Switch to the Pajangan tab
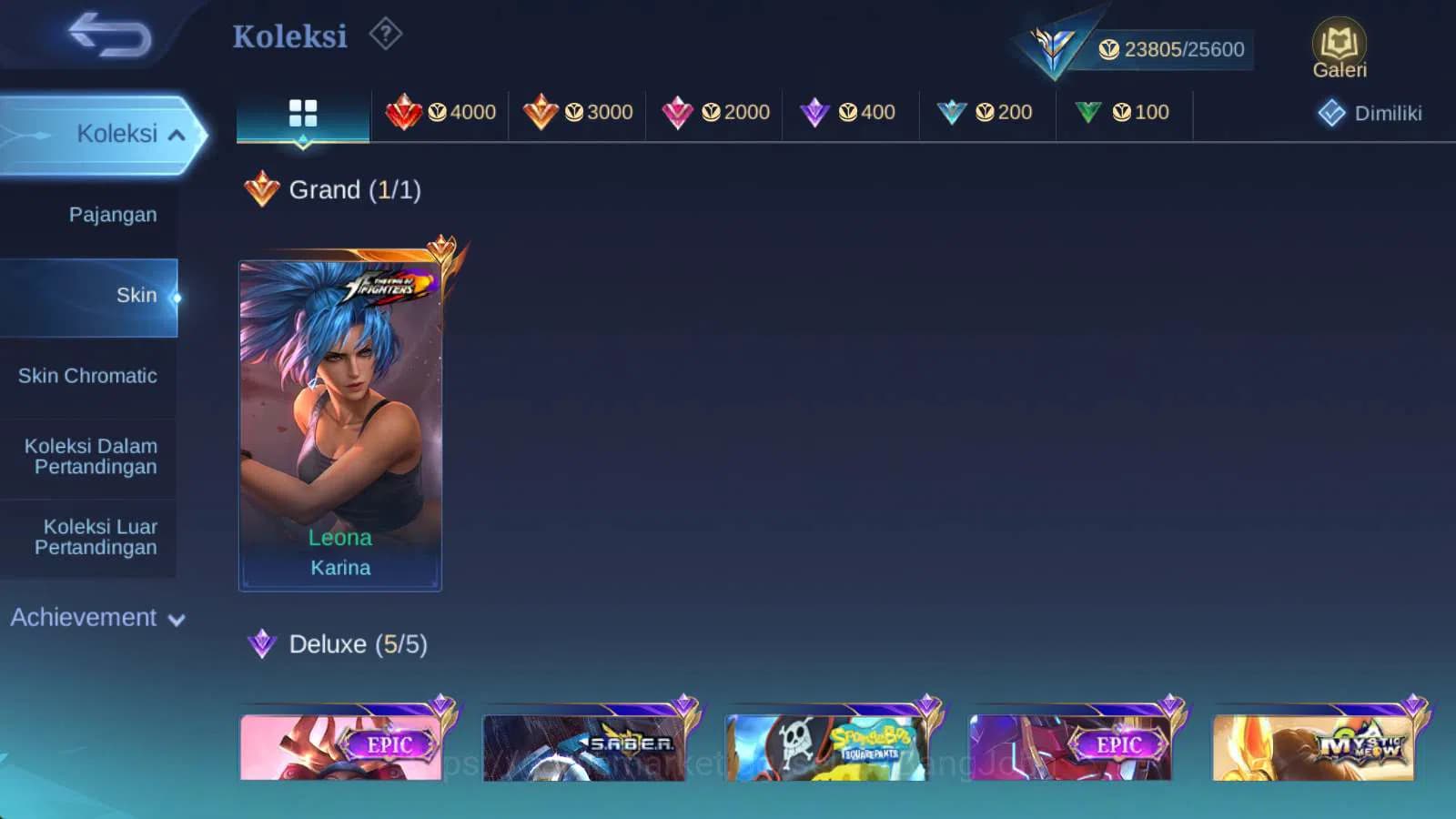Viewport: 1456px width, 819px height. tap(111, 215)
